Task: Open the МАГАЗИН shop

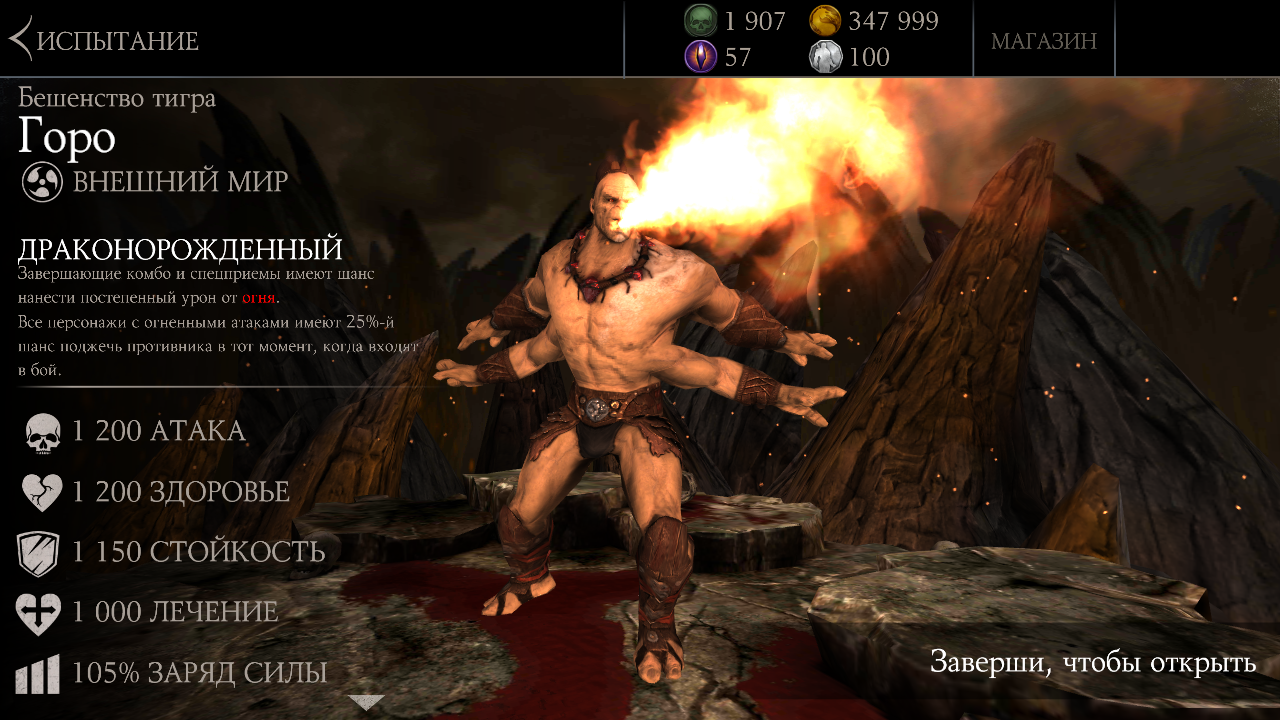Action: (x=1043, y=41)
